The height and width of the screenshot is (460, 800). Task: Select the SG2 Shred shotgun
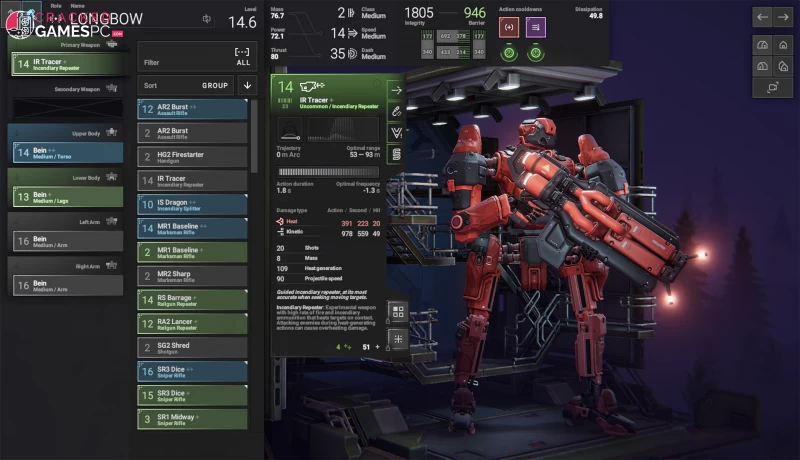point(193,347)
